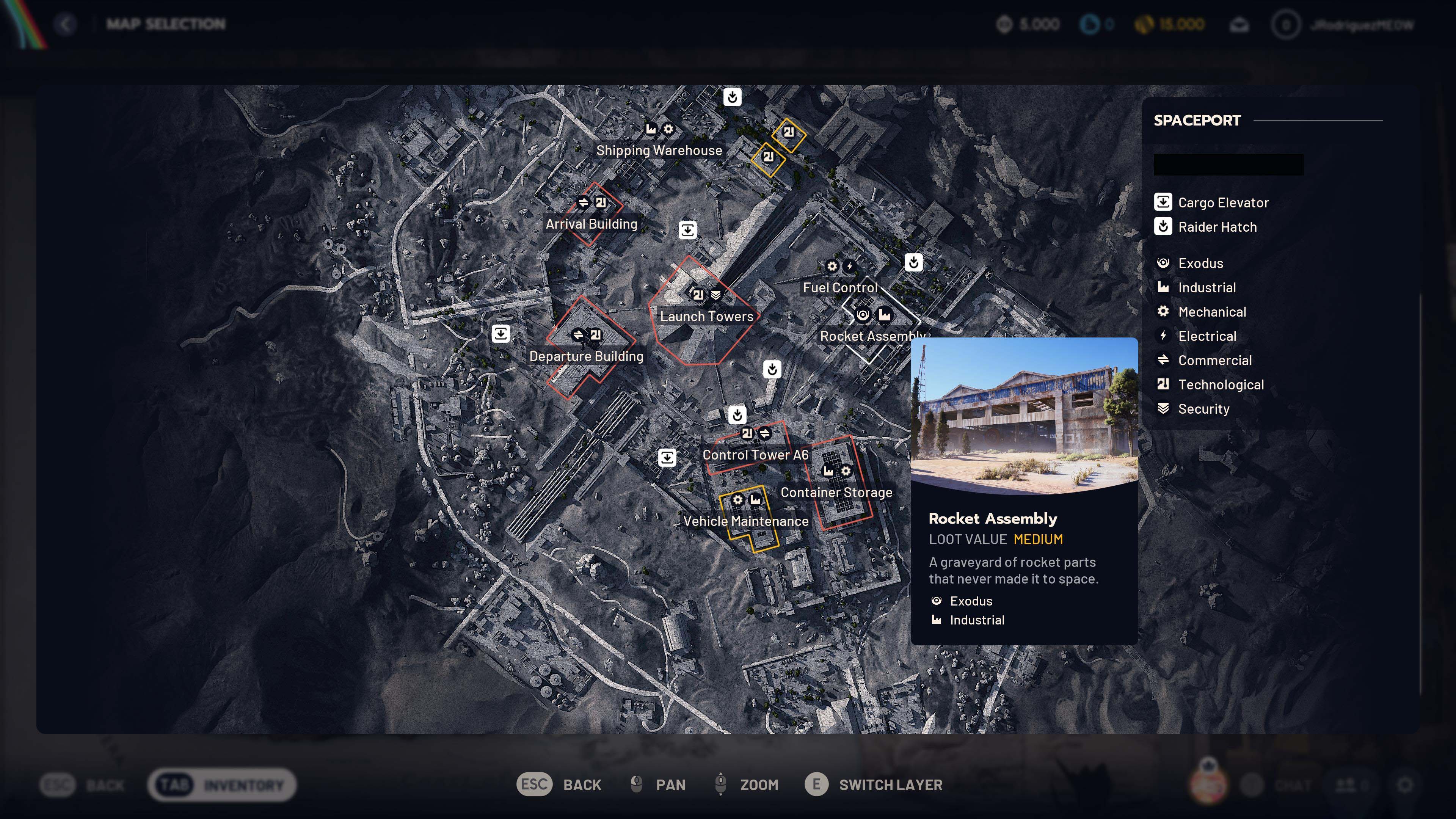Select the Cargo Elevator legend icon
Viewport: 1456px width, 819px height.
[x=1163, y=202]
